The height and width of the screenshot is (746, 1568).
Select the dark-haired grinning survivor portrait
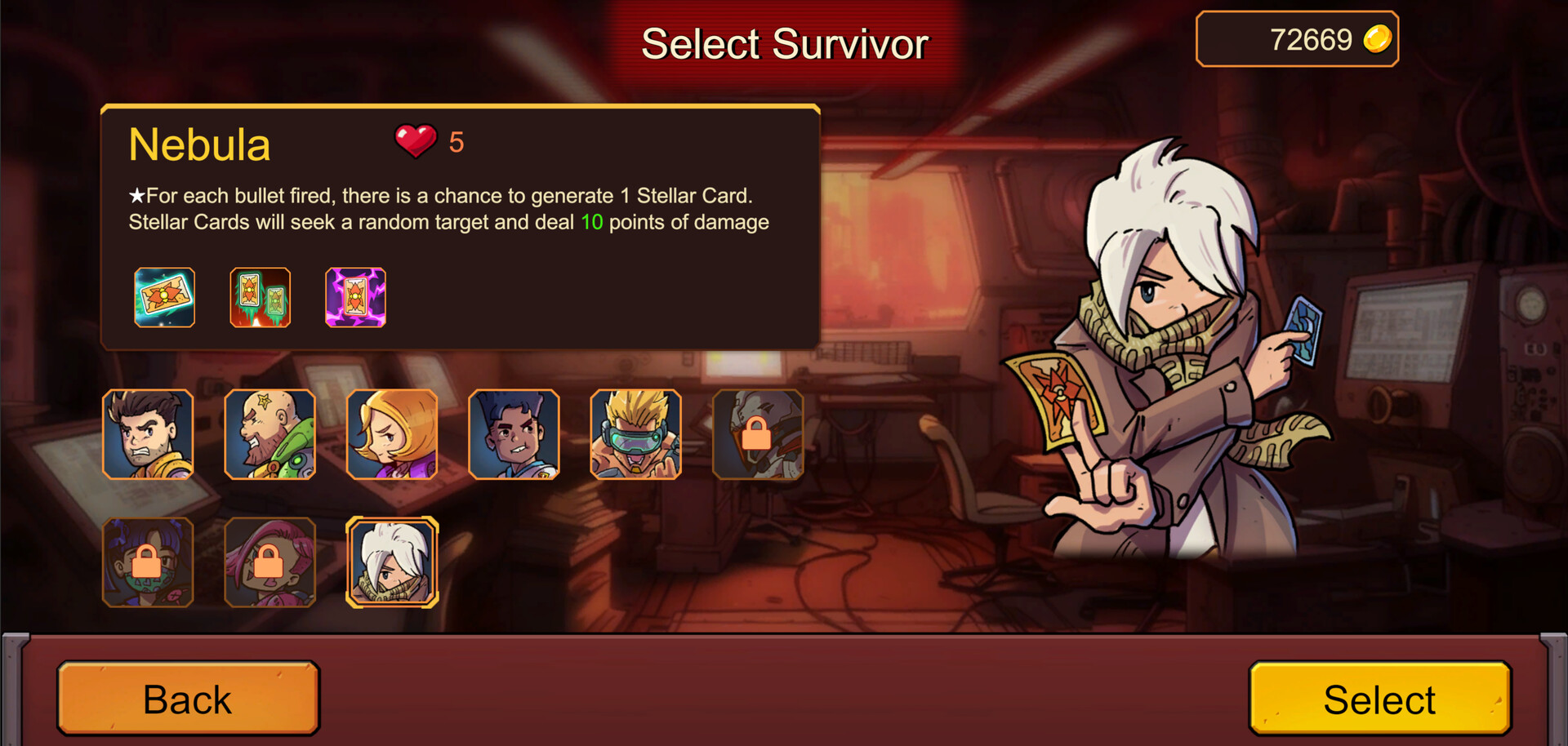point(514,436)
